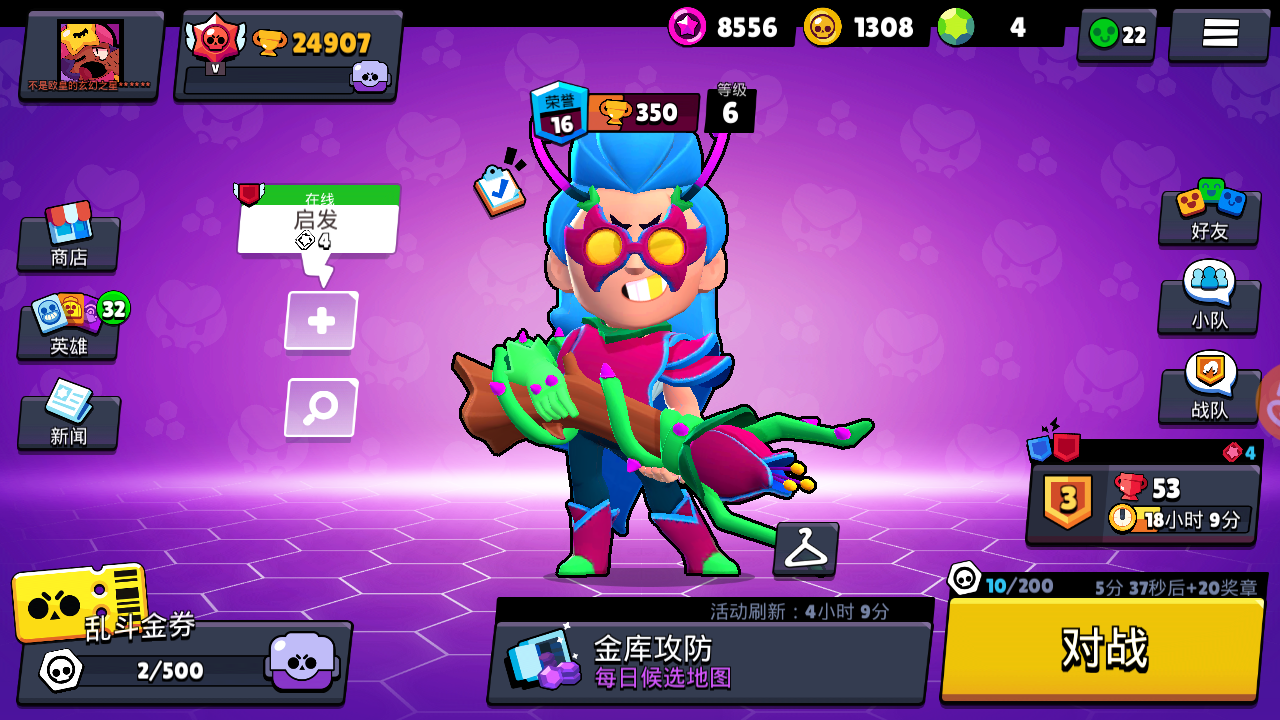Image resolution: width=1280 pixels, height=720 pixels.
Task: Select the online friend 启发
Action: [x=318, y=220]
